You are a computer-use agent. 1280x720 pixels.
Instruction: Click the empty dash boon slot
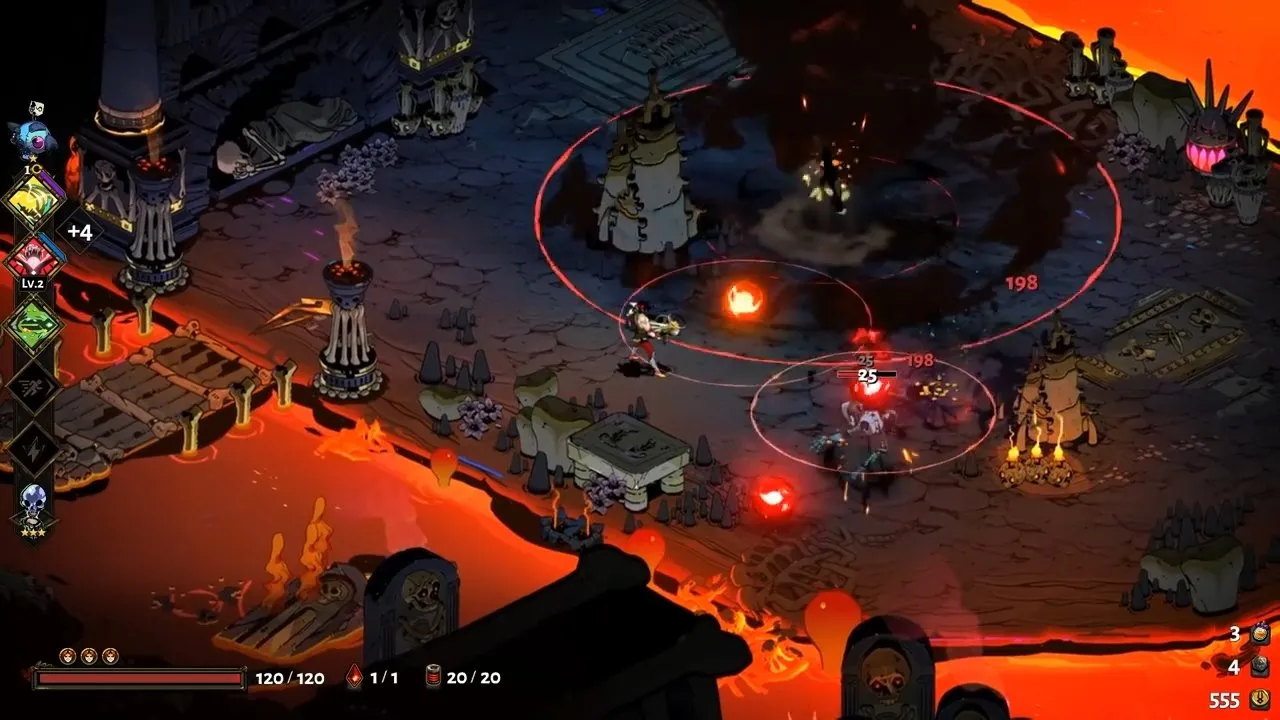click(33, 385)
